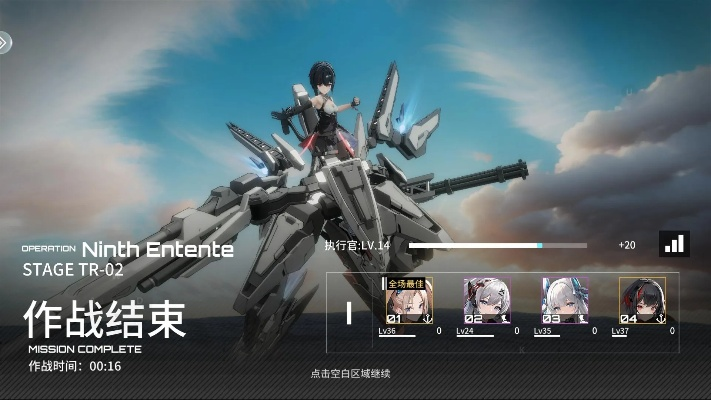
Task: Select unit 02 portrait at Lv24
Action: coord(486,301)
